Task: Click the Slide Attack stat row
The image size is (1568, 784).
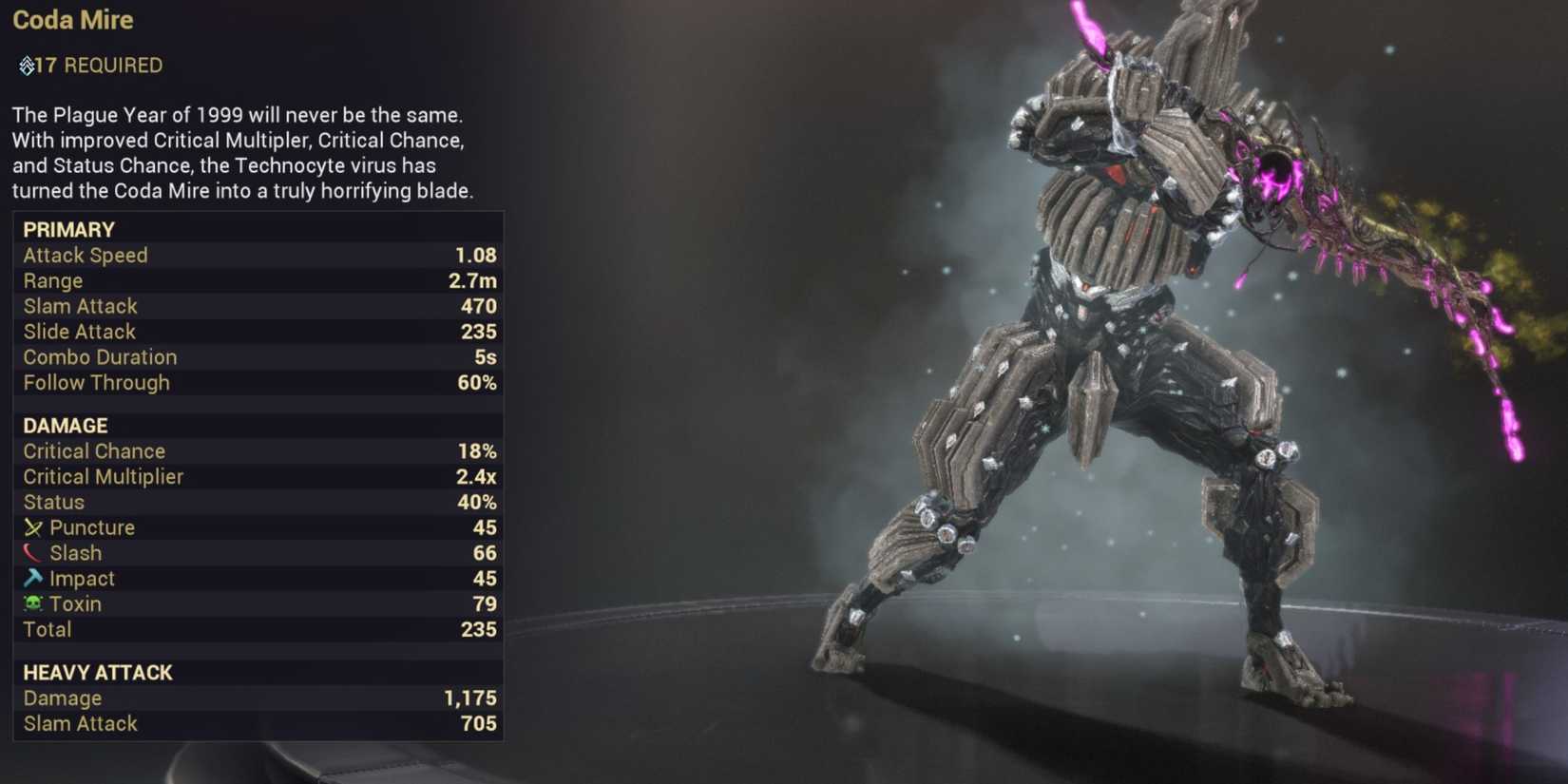Action: coord(79,332)
